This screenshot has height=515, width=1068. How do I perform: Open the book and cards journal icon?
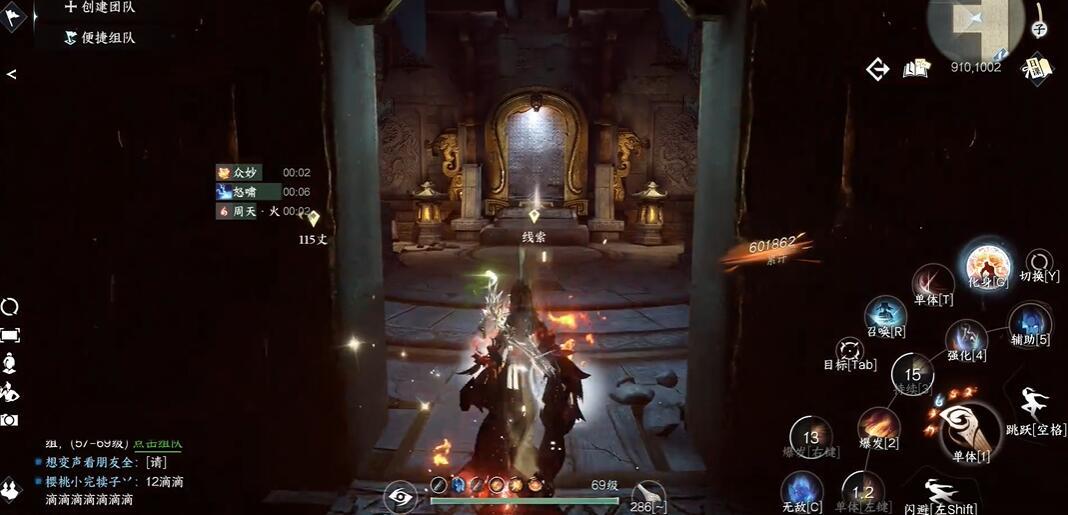tap(916, 68)
